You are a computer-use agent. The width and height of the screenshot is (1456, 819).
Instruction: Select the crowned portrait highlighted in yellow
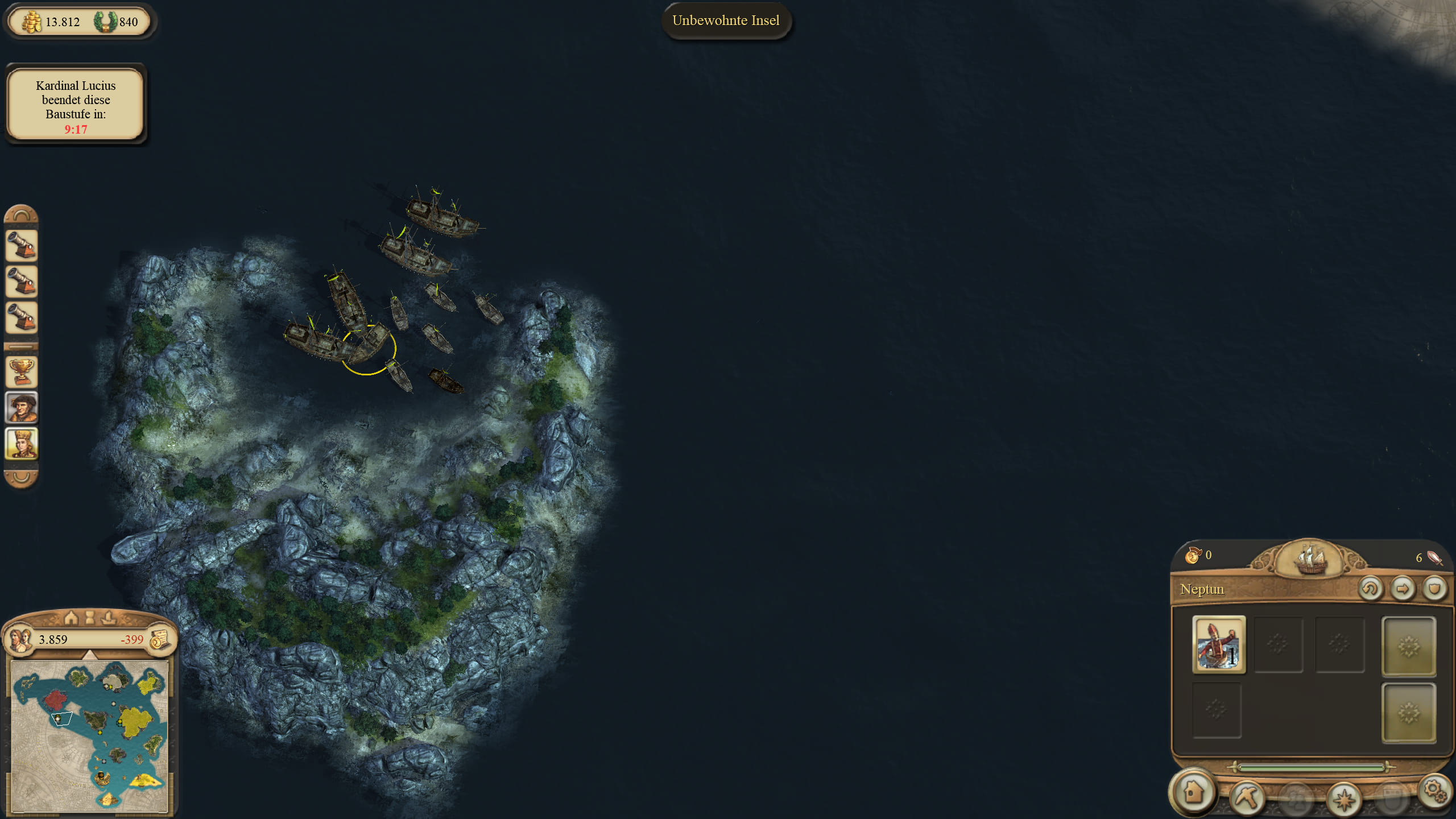(x=21, y=443)
